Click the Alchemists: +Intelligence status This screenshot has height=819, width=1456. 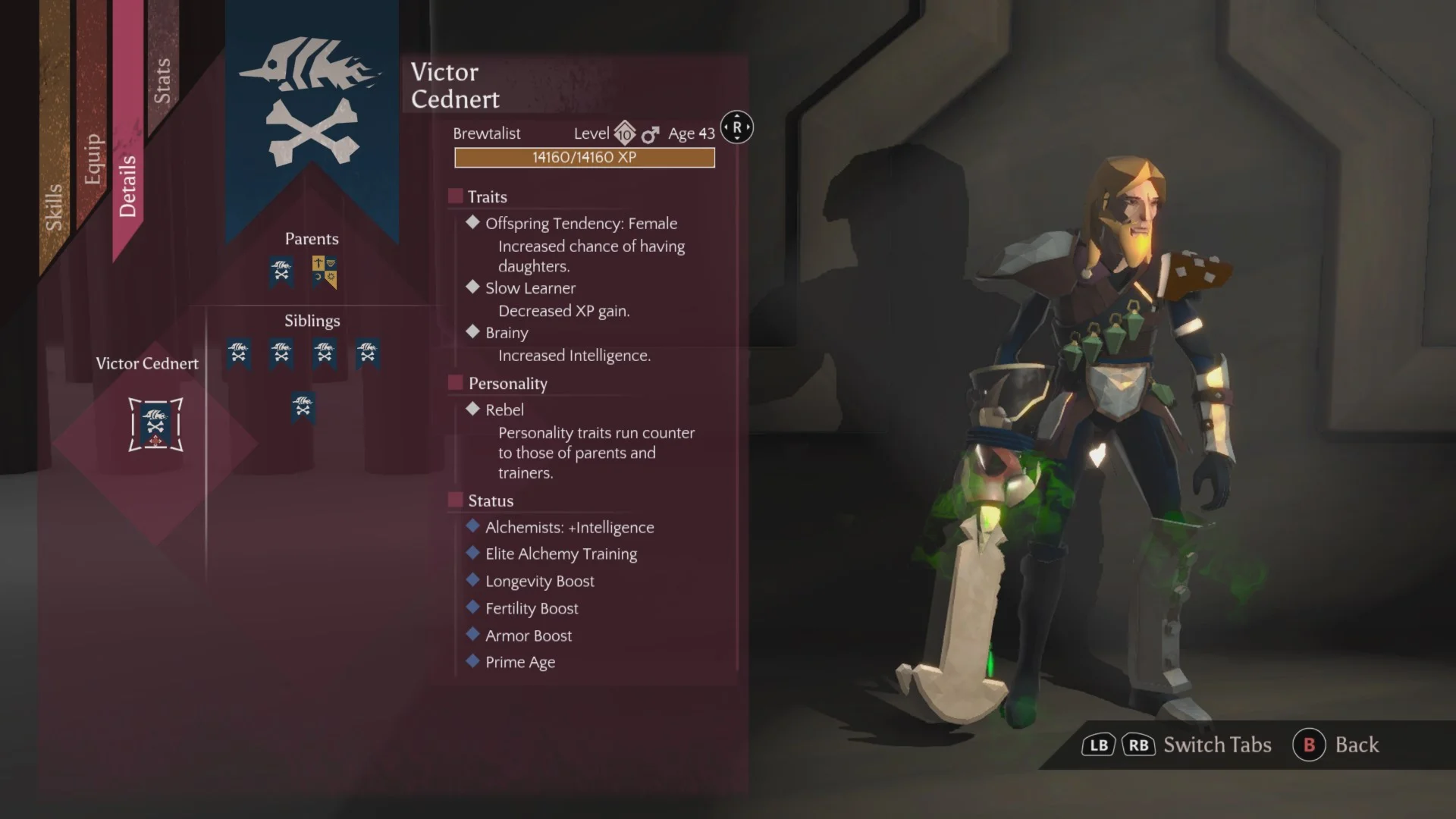569,527
